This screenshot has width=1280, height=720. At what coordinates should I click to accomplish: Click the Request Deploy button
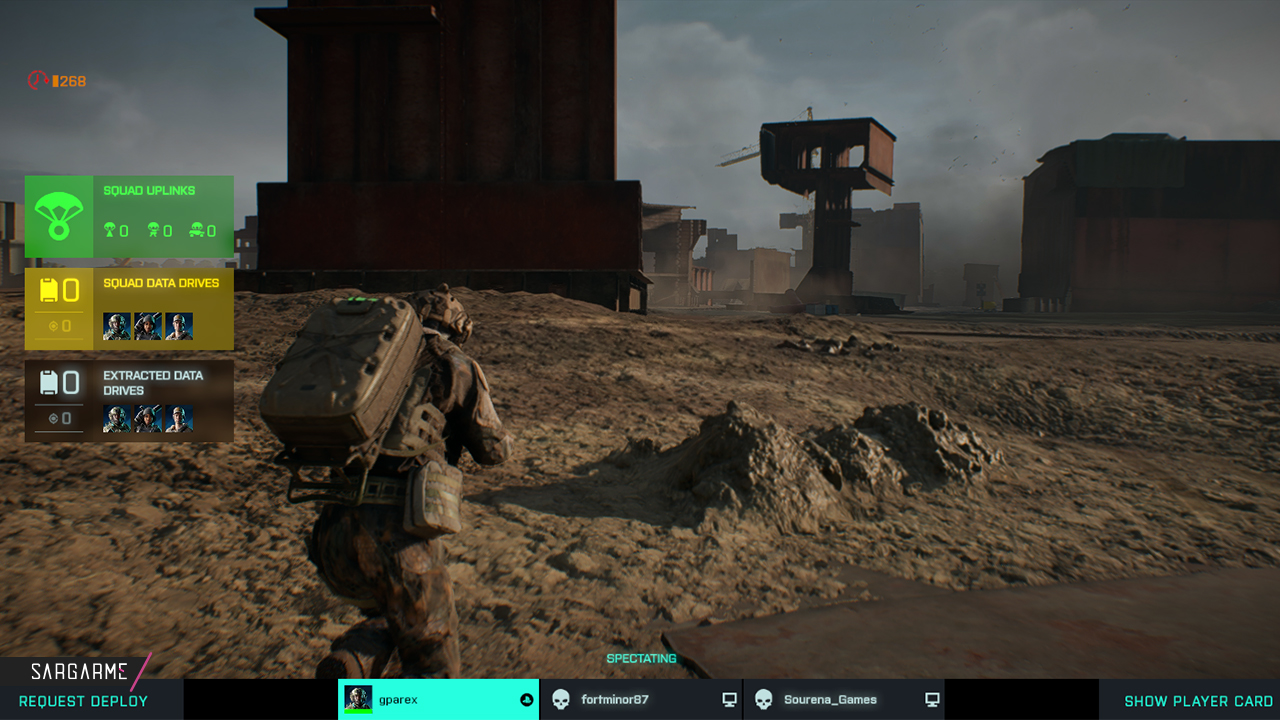click(x=84, y=701)
